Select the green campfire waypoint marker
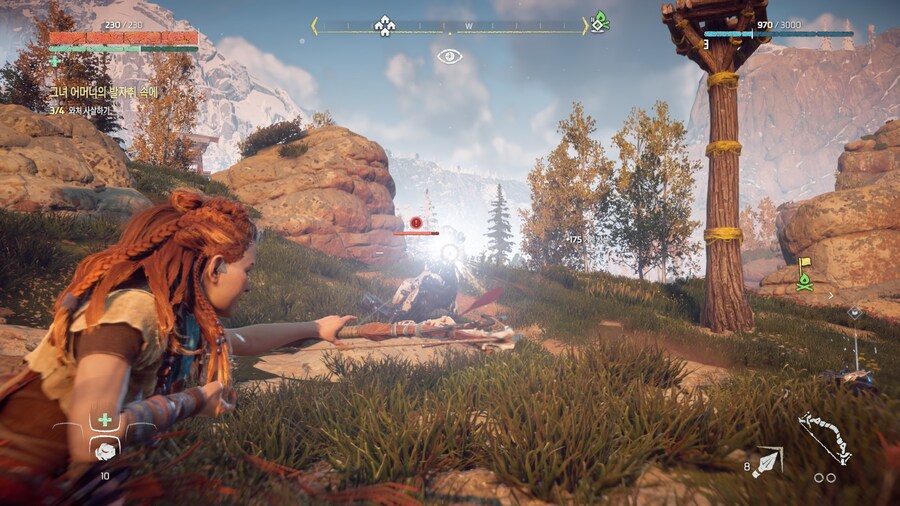 point(803,281)
